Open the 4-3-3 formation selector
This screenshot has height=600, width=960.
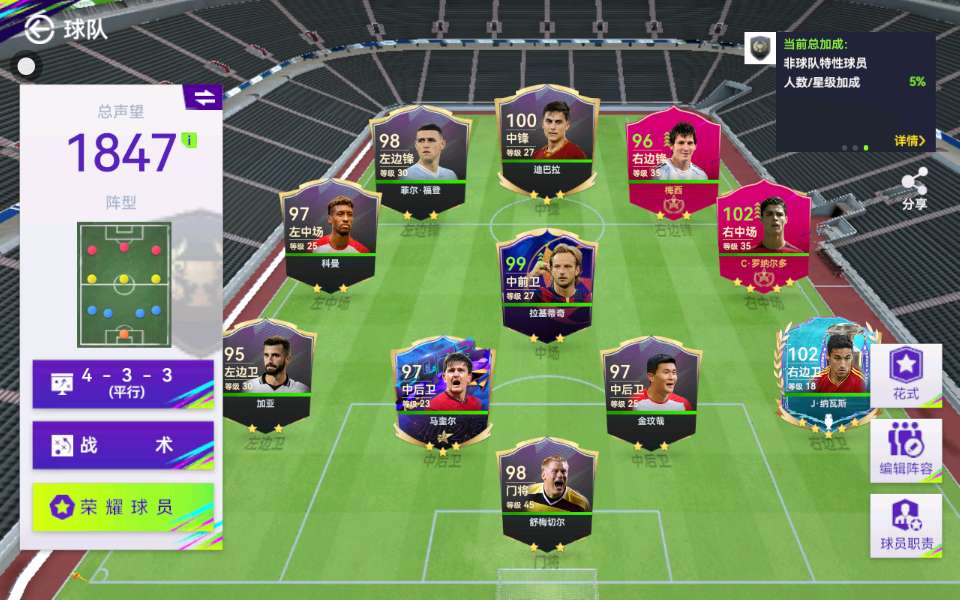point(123,384)
